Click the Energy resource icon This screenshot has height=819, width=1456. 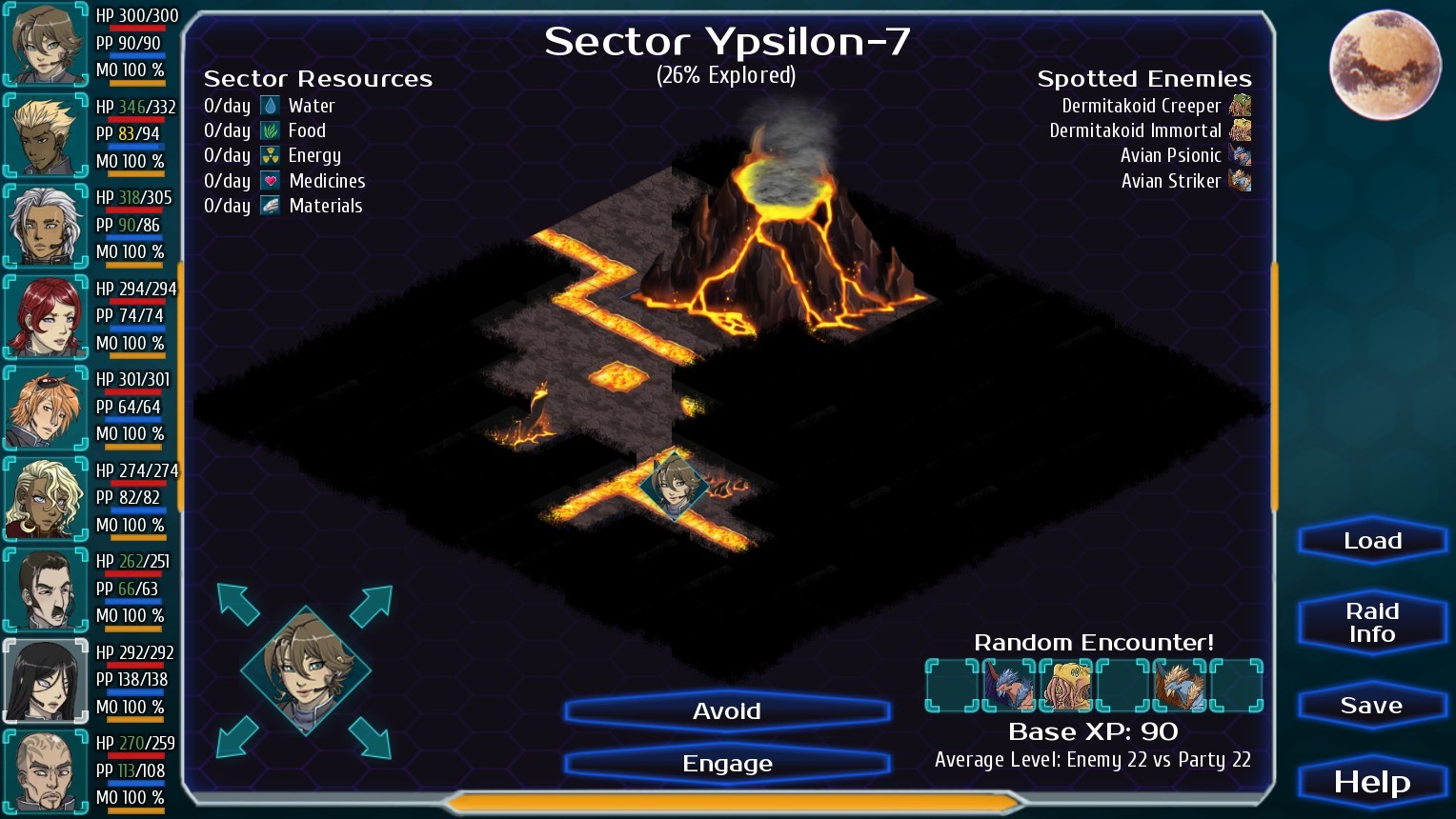pos(272,155)
